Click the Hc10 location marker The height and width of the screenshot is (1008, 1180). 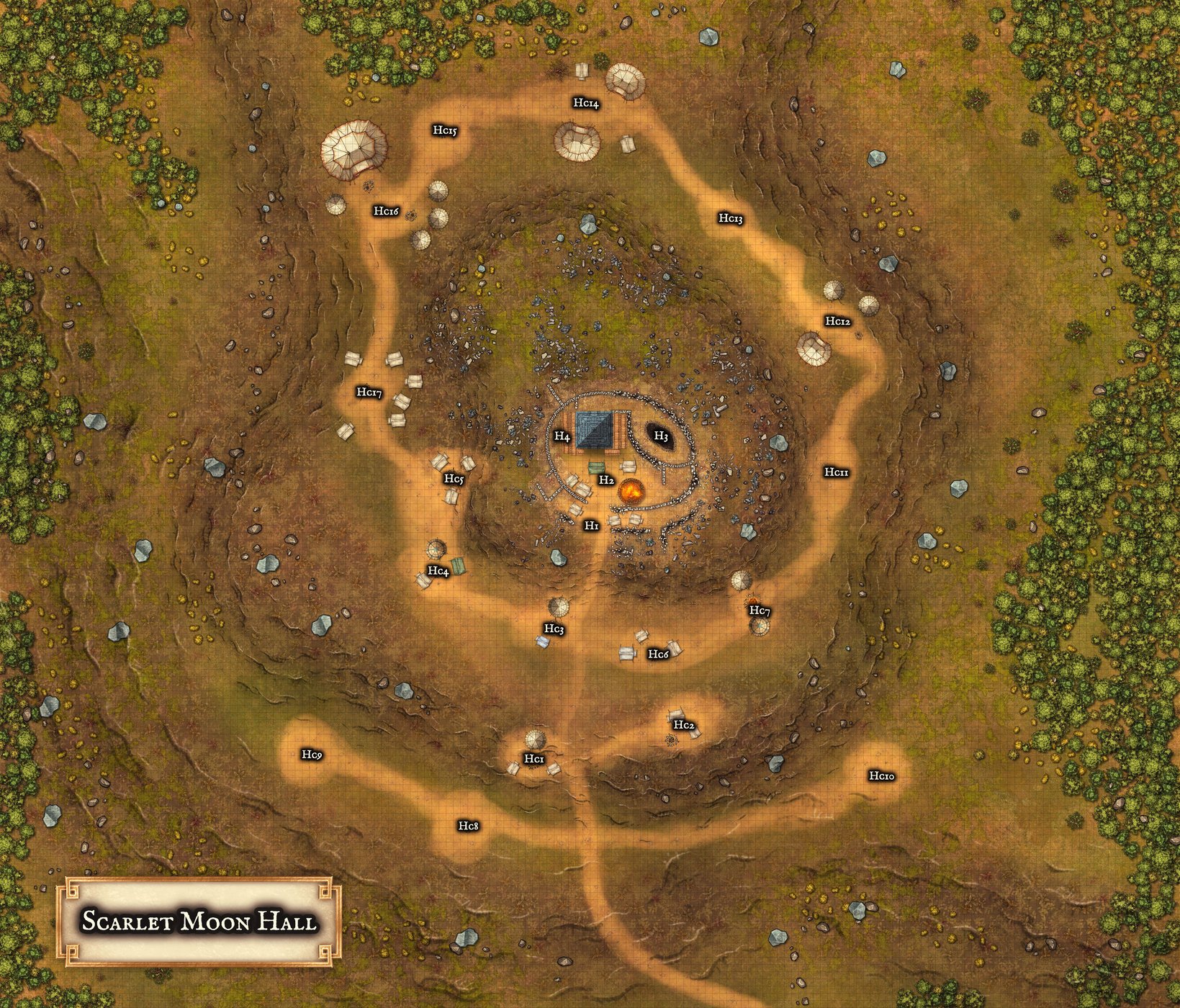(x=881, y=775)
